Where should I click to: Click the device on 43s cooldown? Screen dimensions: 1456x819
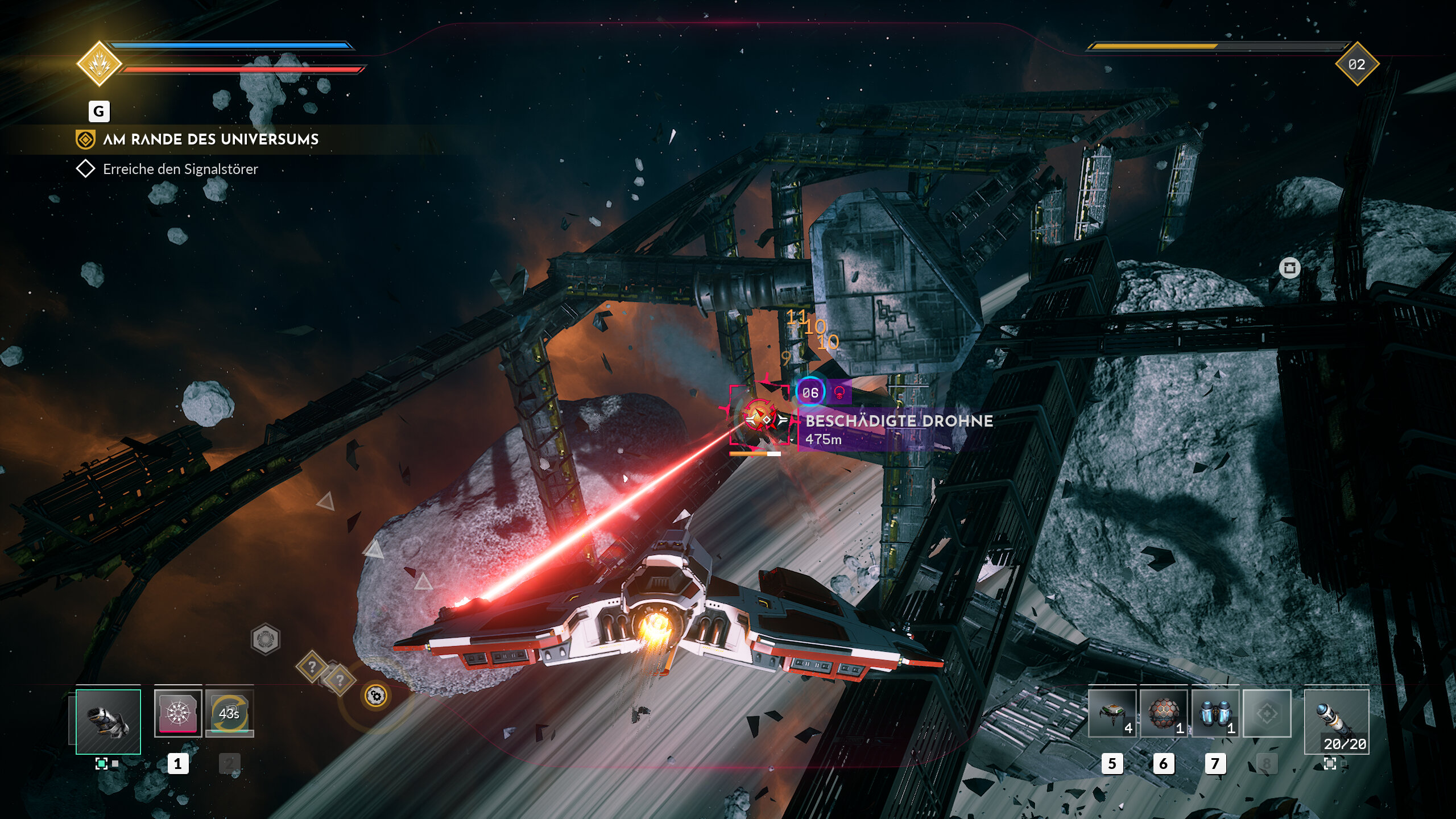click(229, 713)
